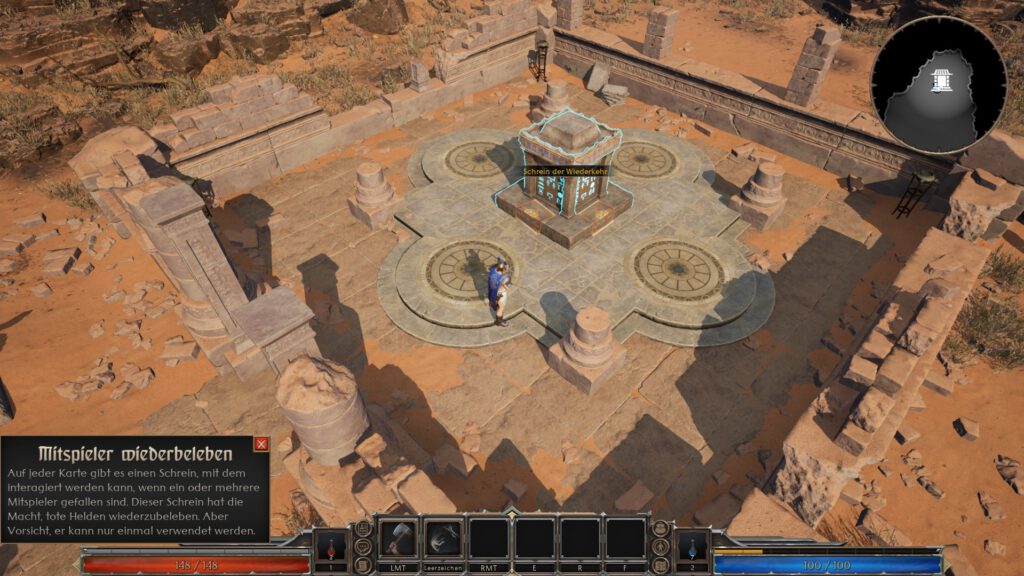
Task: Select the axe attack skill slot
Action: (x=398, y=539)
